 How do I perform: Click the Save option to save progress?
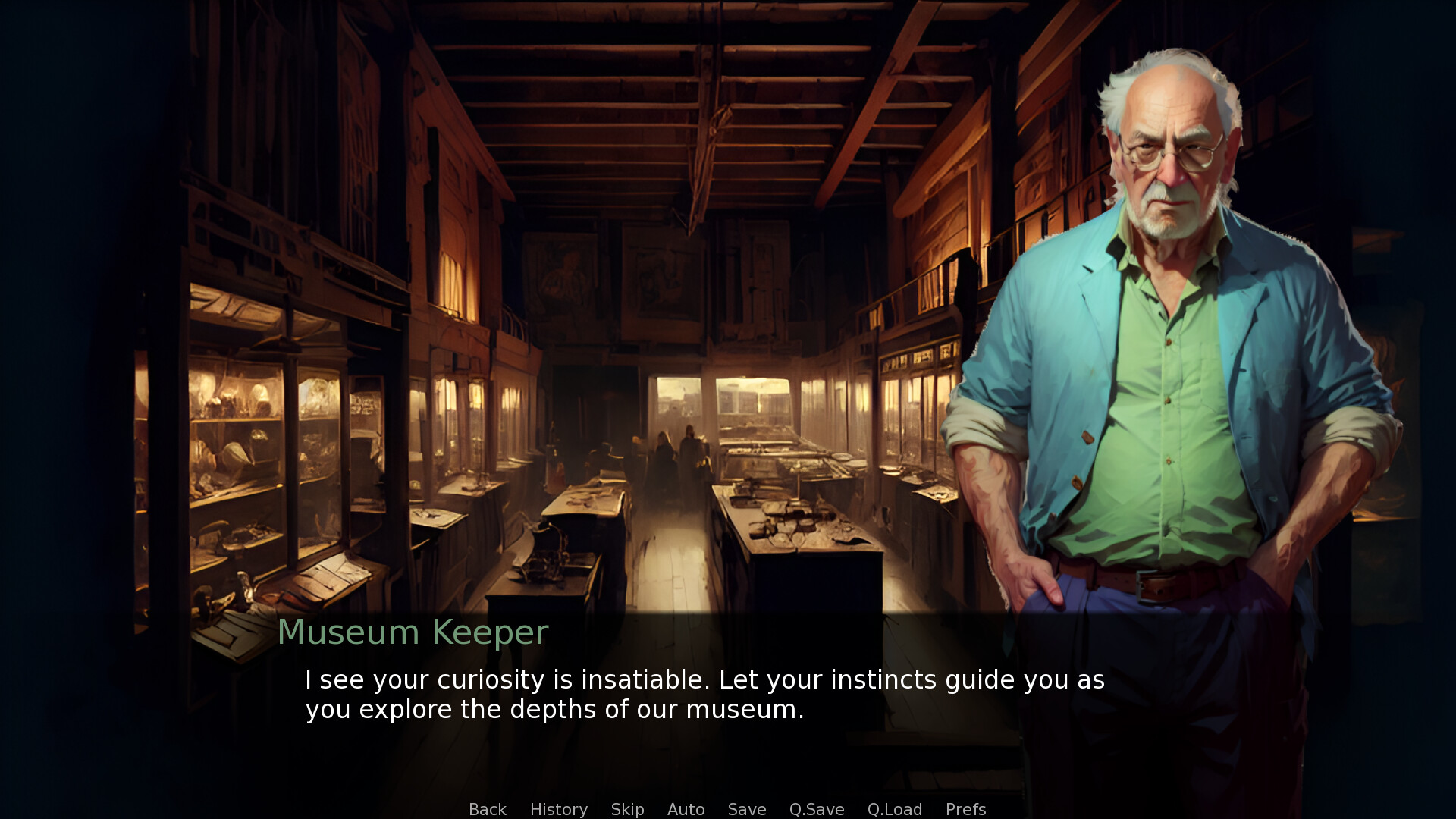point(746,809)
